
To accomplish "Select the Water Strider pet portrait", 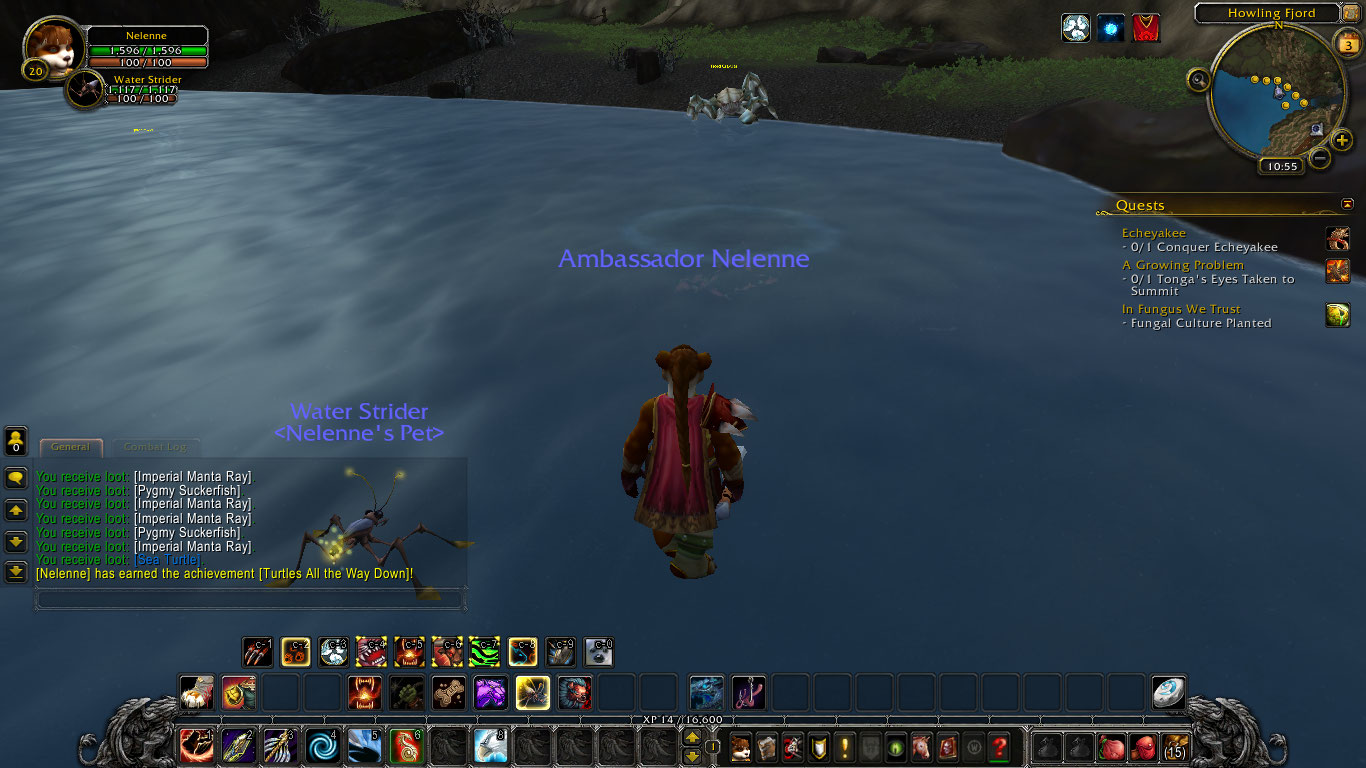I will click(x=87, y=89).
